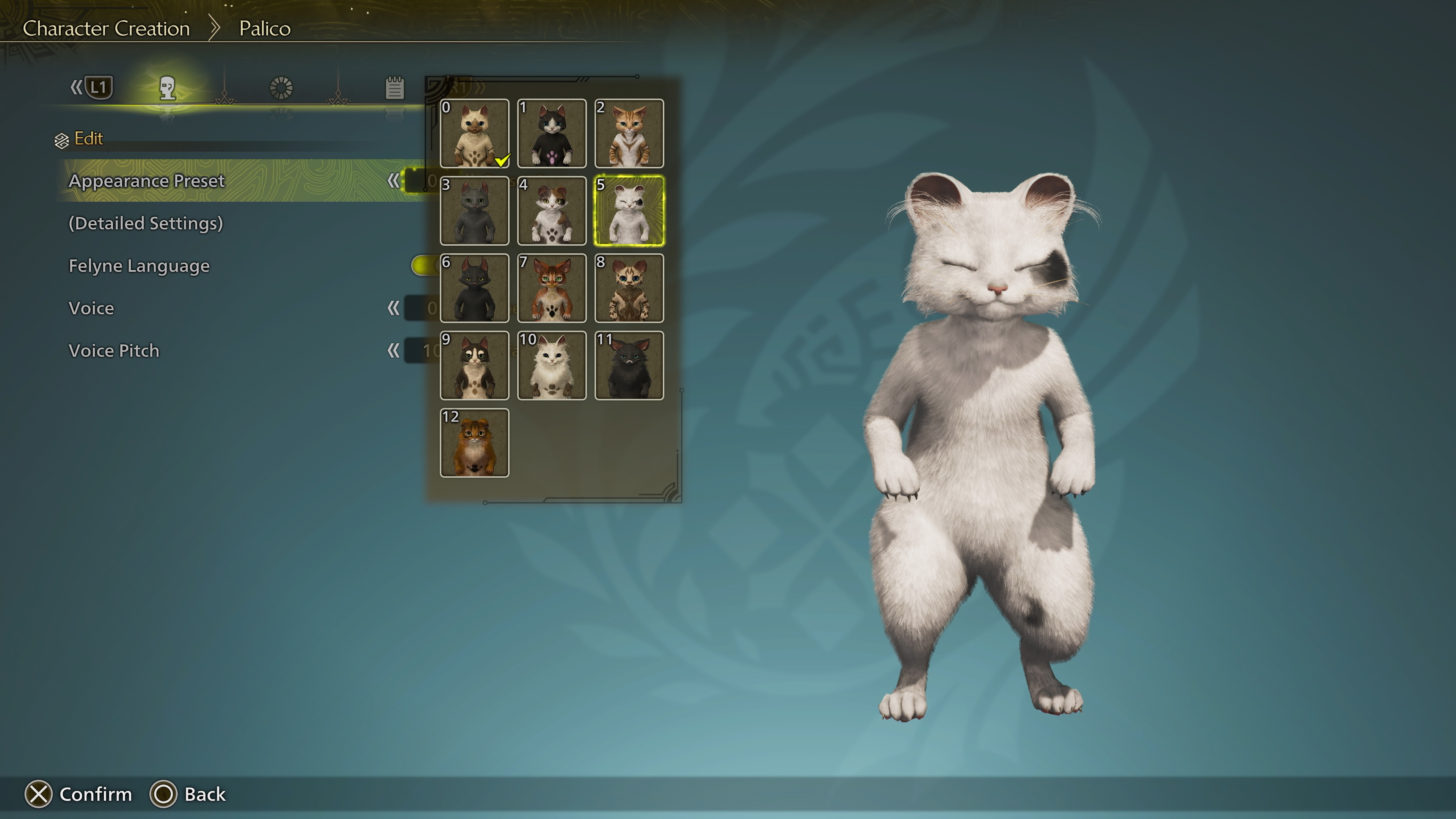
Task: Select the spotted tan preset 8
Action: pos(629,288)
